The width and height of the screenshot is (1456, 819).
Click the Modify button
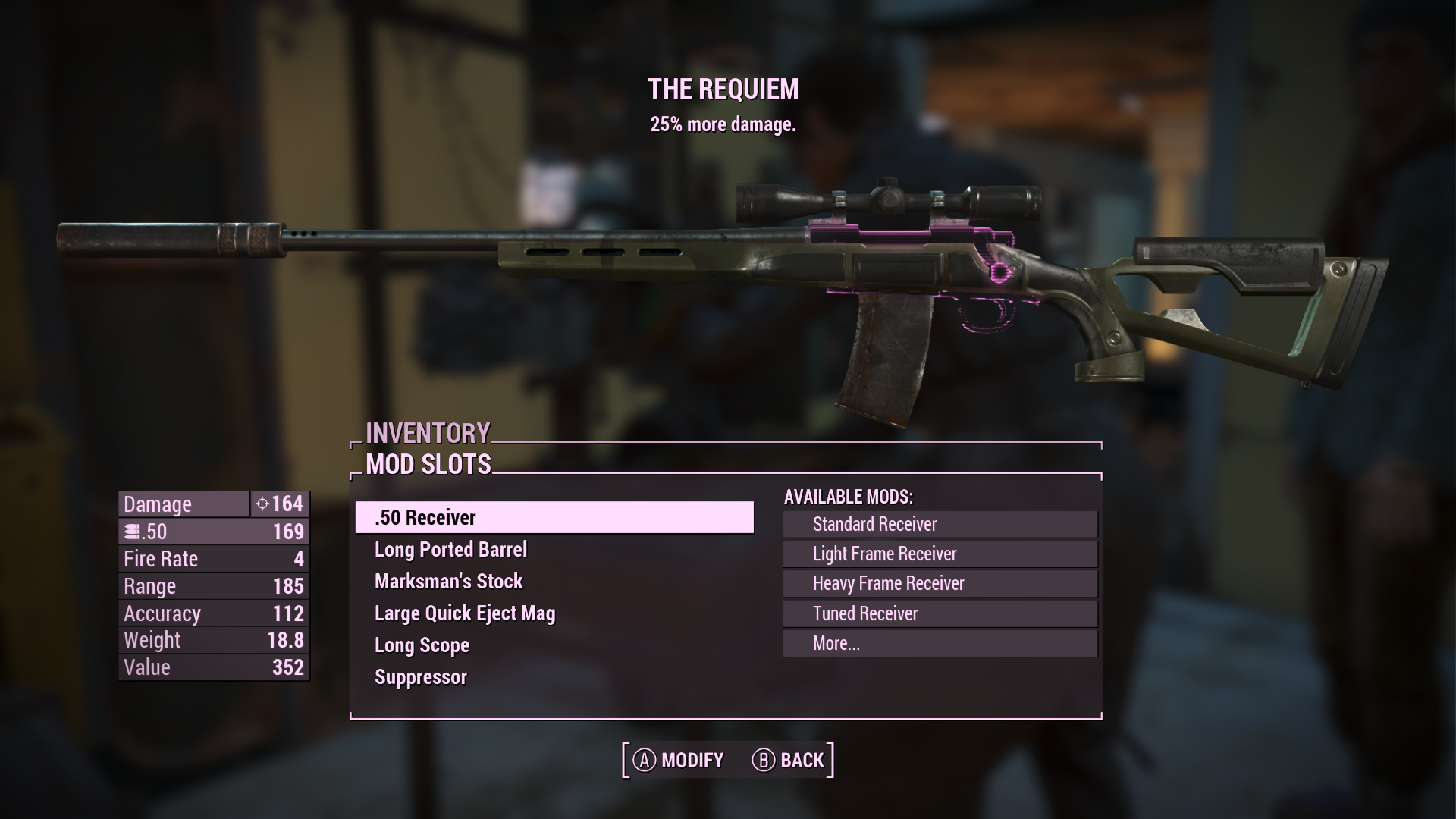point(678,760)
